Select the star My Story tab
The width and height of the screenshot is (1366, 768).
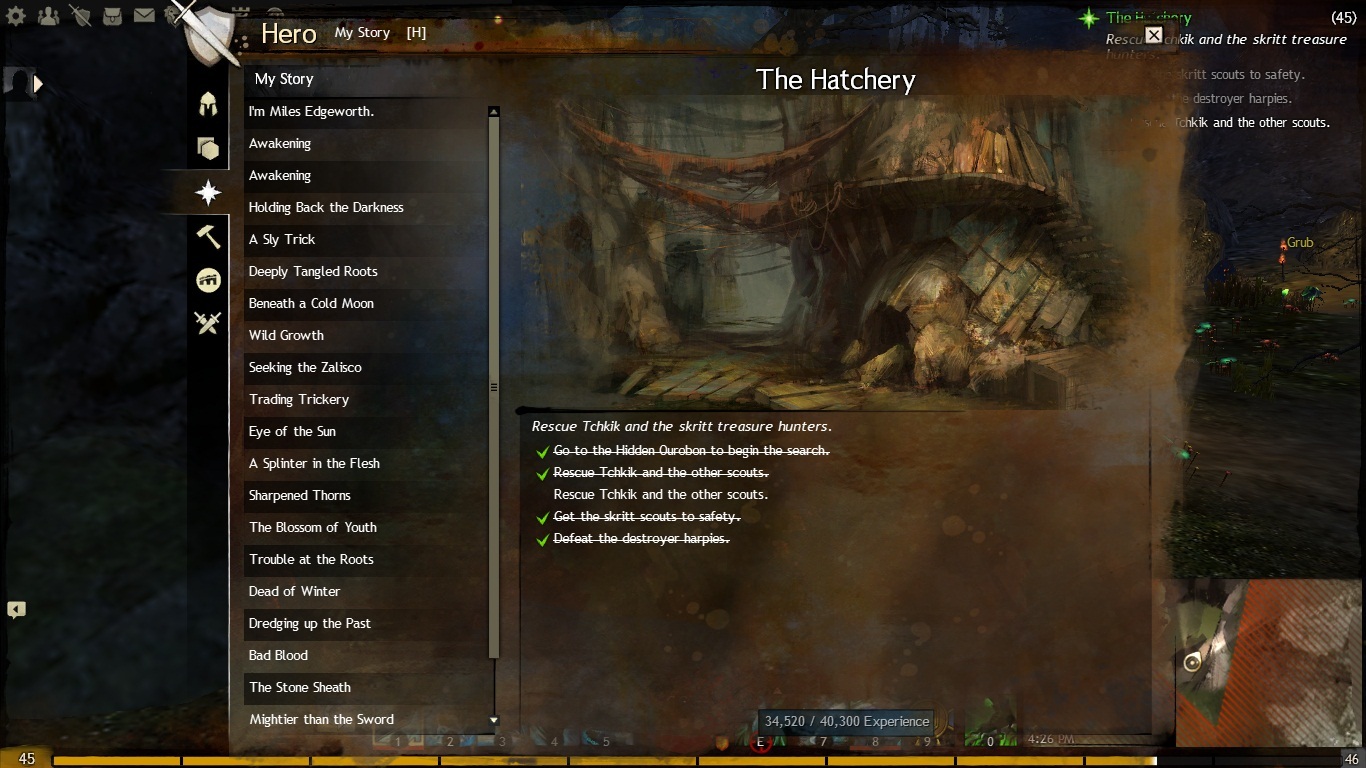(x=208, y=191)
